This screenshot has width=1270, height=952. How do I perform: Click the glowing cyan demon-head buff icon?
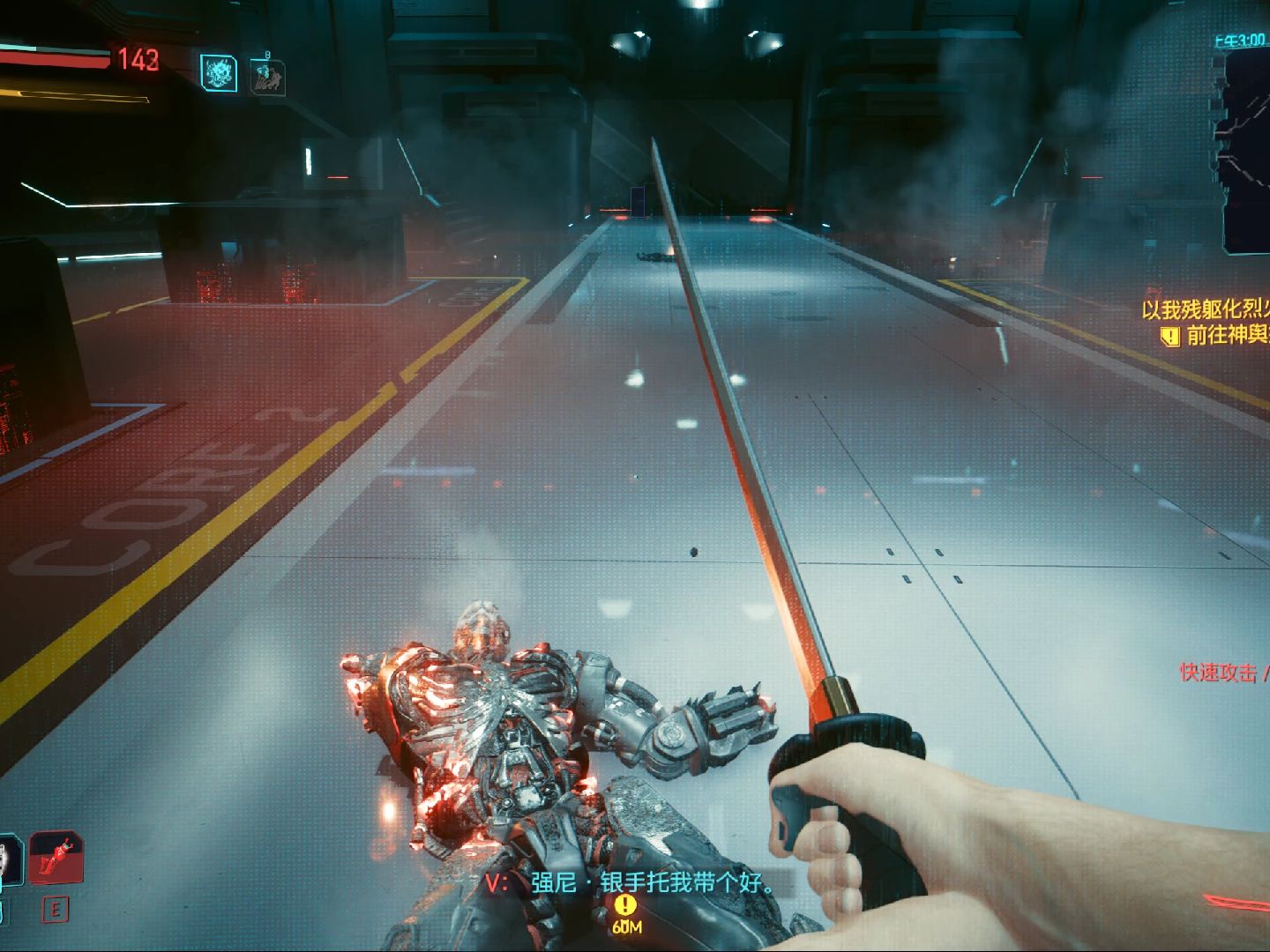coord(218,72)
